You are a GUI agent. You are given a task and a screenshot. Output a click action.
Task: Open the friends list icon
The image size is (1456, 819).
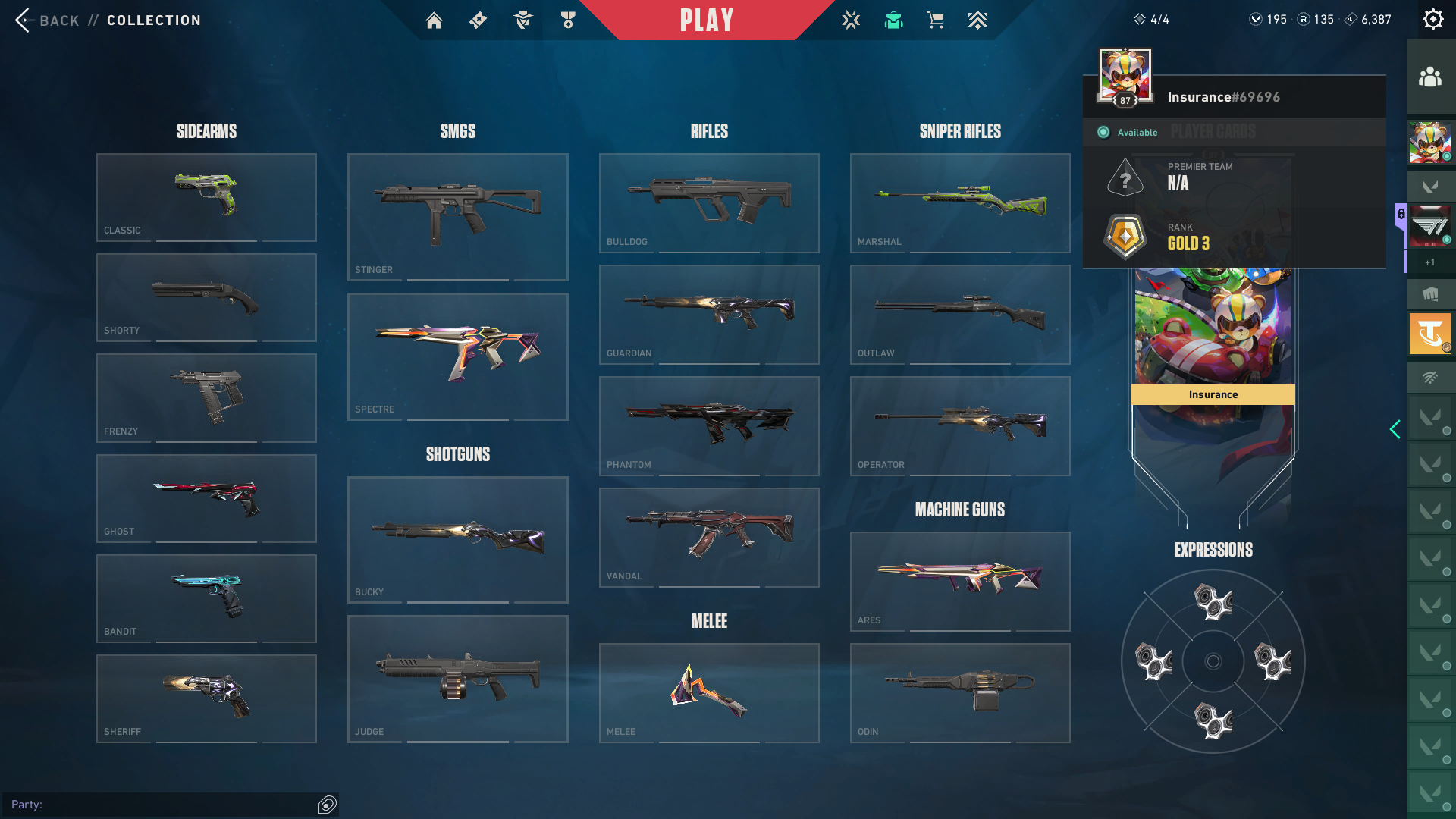tap(1430, 77)
